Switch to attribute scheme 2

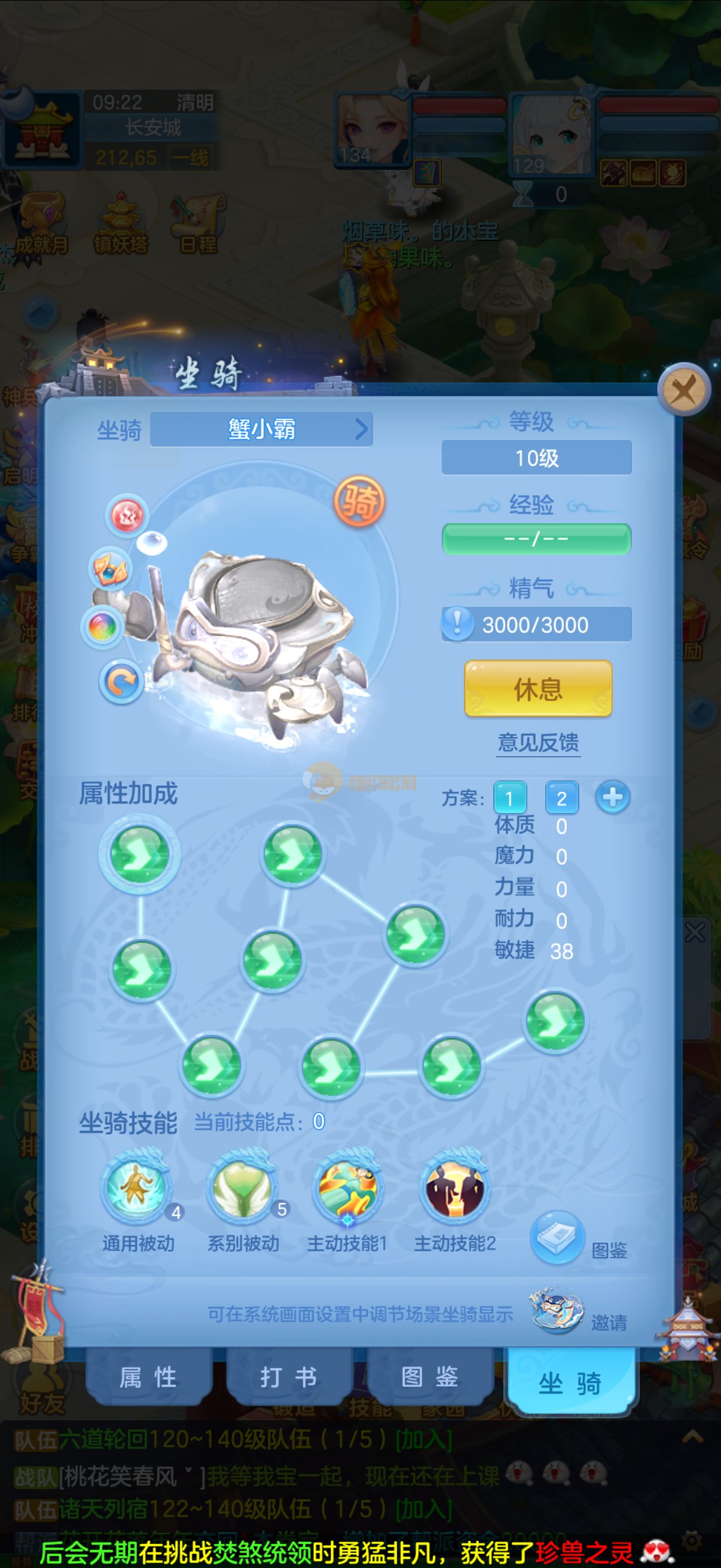pos(561,797)
